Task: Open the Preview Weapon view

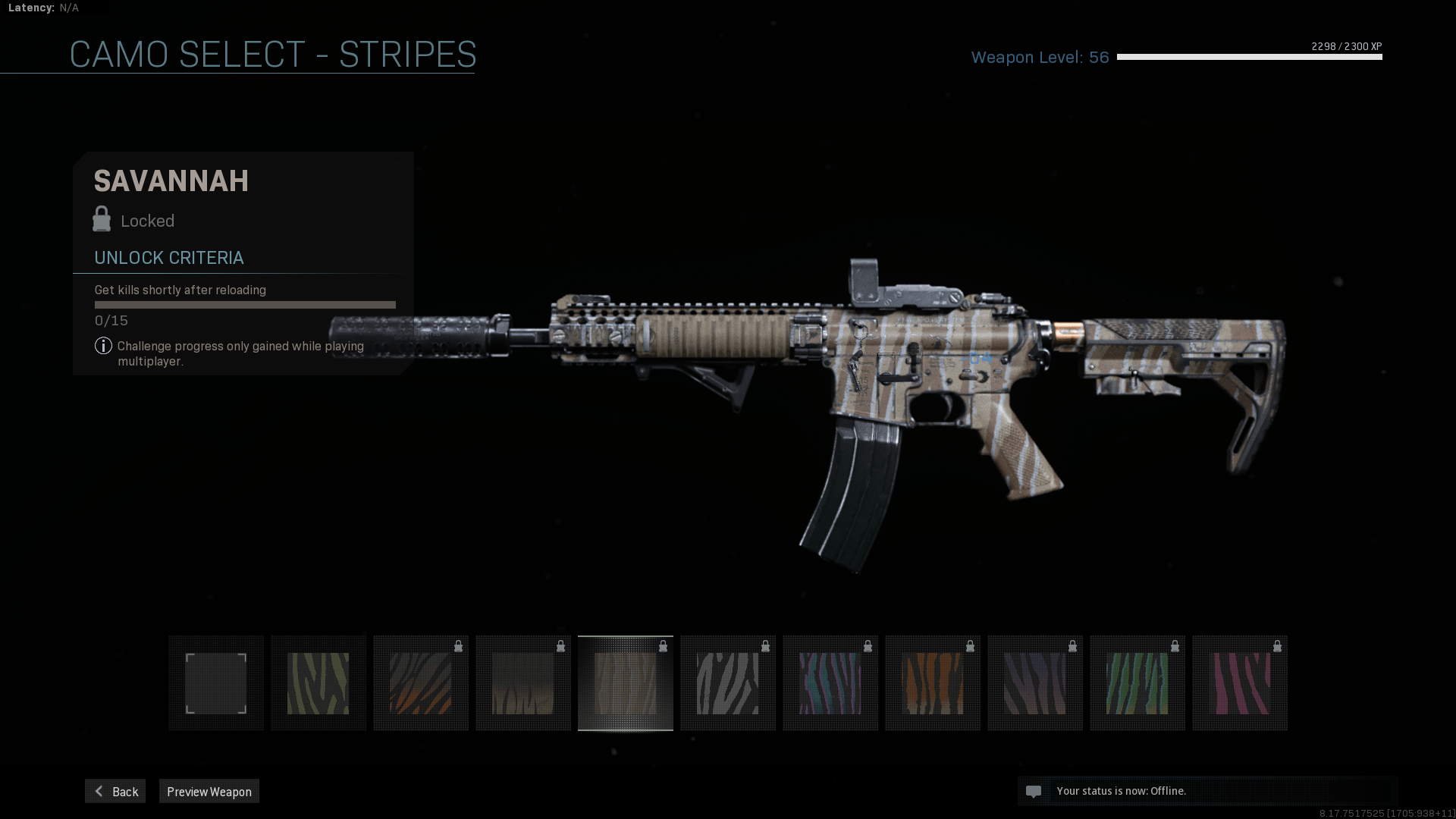Action: (209, 791)
